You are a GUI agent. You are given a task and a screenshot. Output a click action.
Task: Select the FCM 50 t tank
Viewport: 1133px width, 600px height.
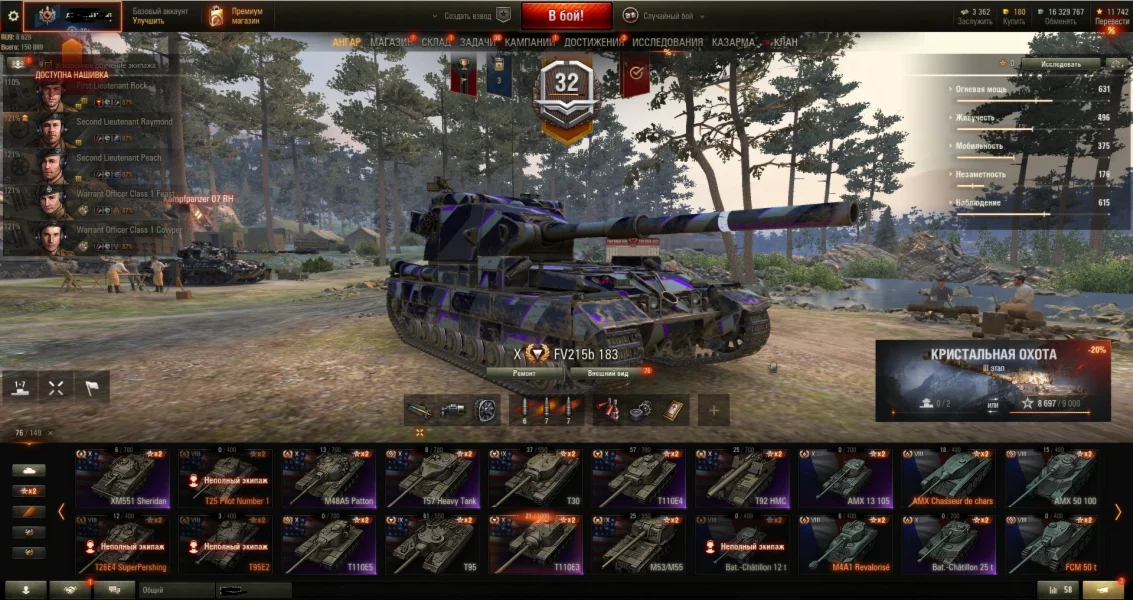(x=1053, y=545)
